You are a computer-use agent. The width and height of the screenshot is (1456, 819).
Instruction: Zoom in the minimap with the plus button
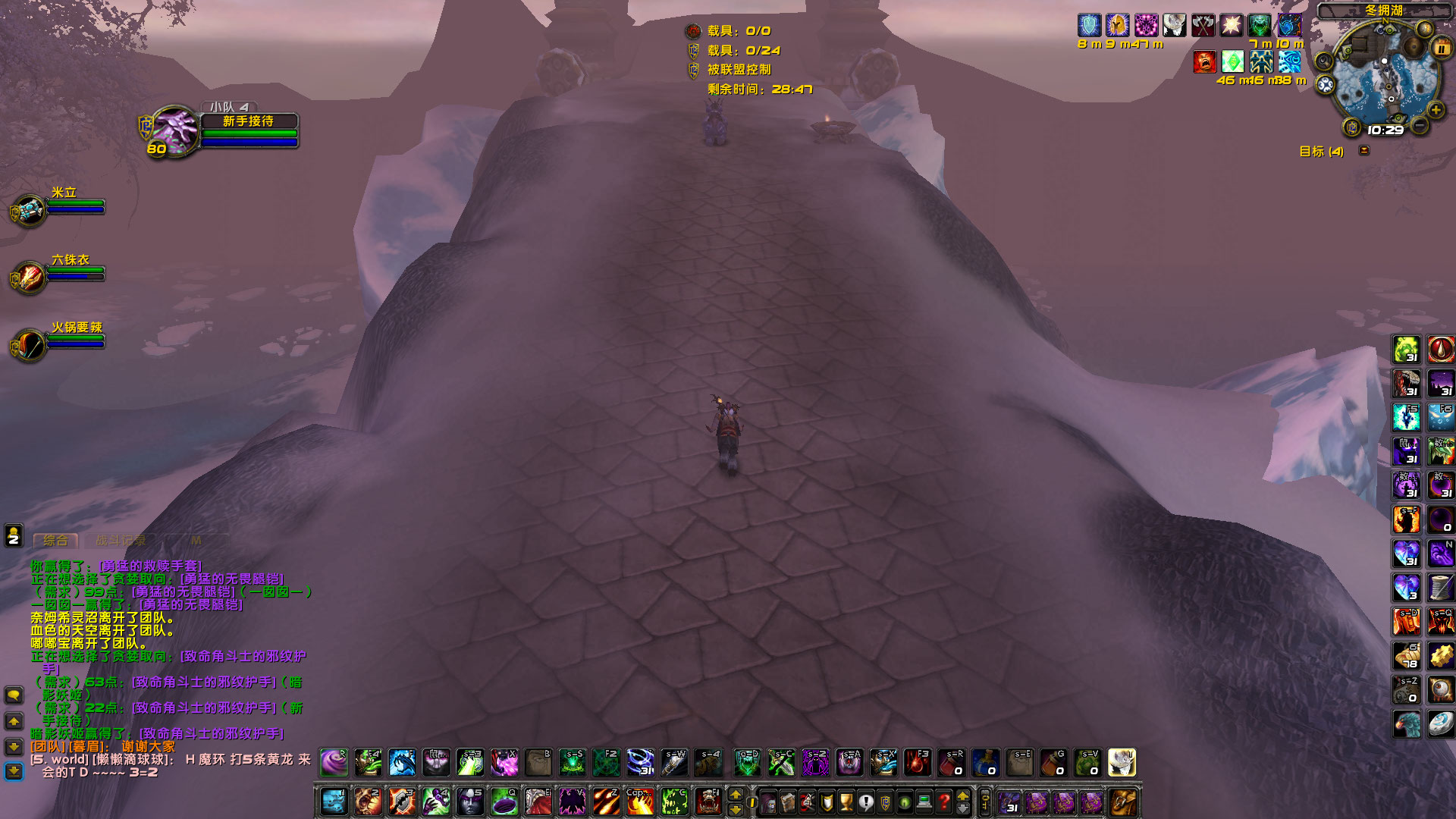click(x=1436, y=109)
